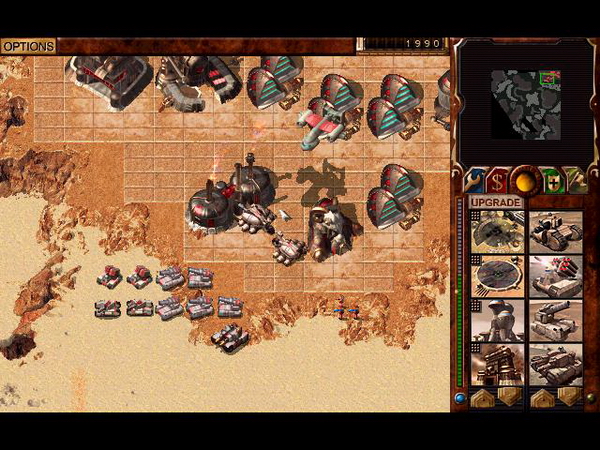Choose the bottom vehicle build icon
The height and width of the screenshot is (450, 600).
pyautogui.click(x=555, y=365)
